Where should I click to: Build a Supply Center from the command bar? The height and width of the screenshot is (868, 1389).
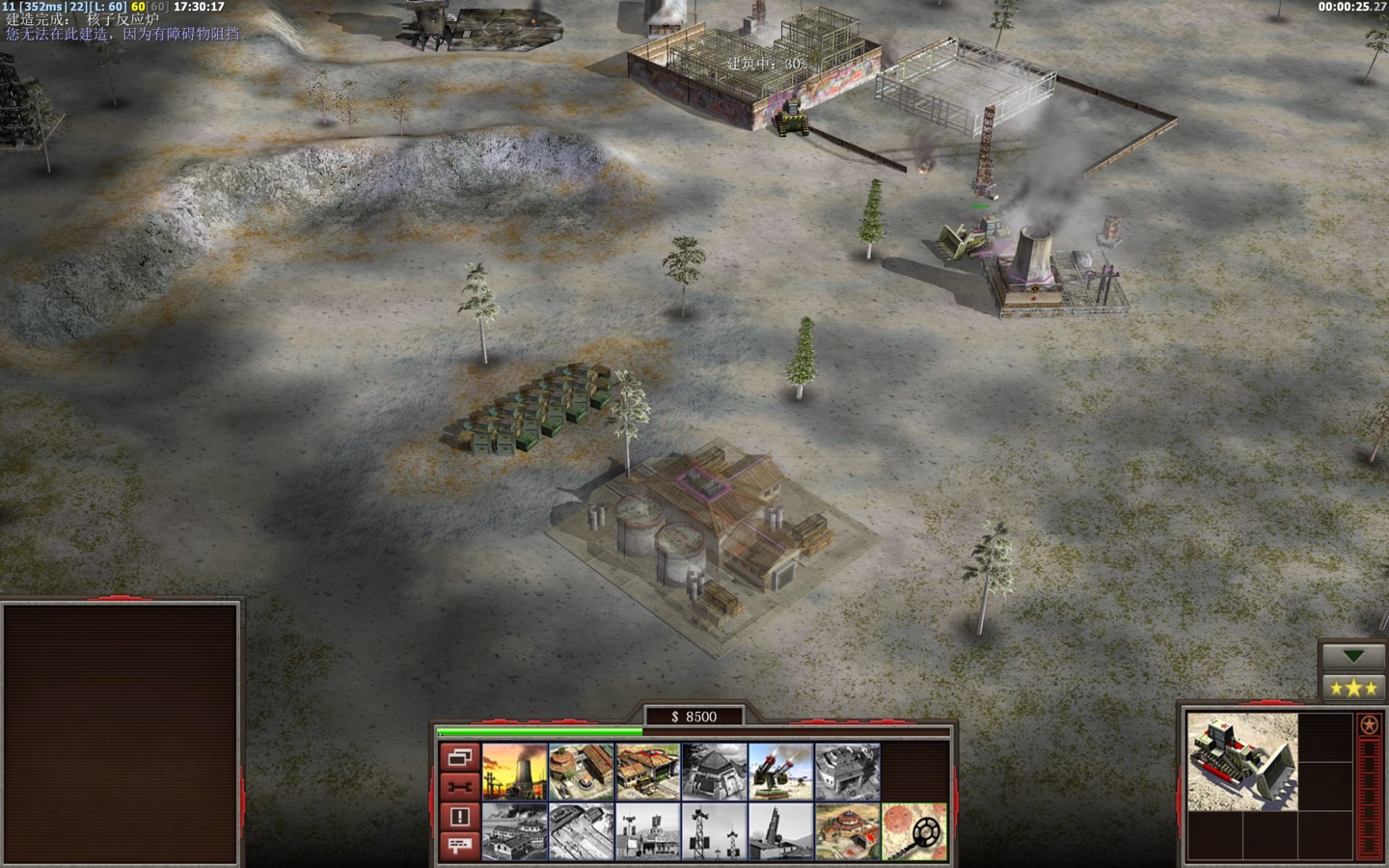[648, 772]
